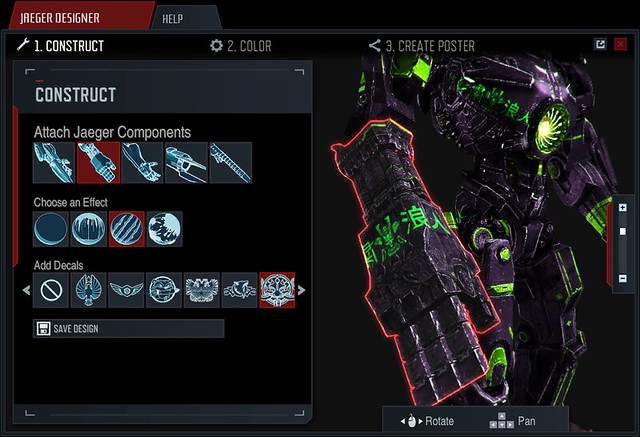
Task: Choose the highlighted armored fist arm component
Action: (99, 162)
